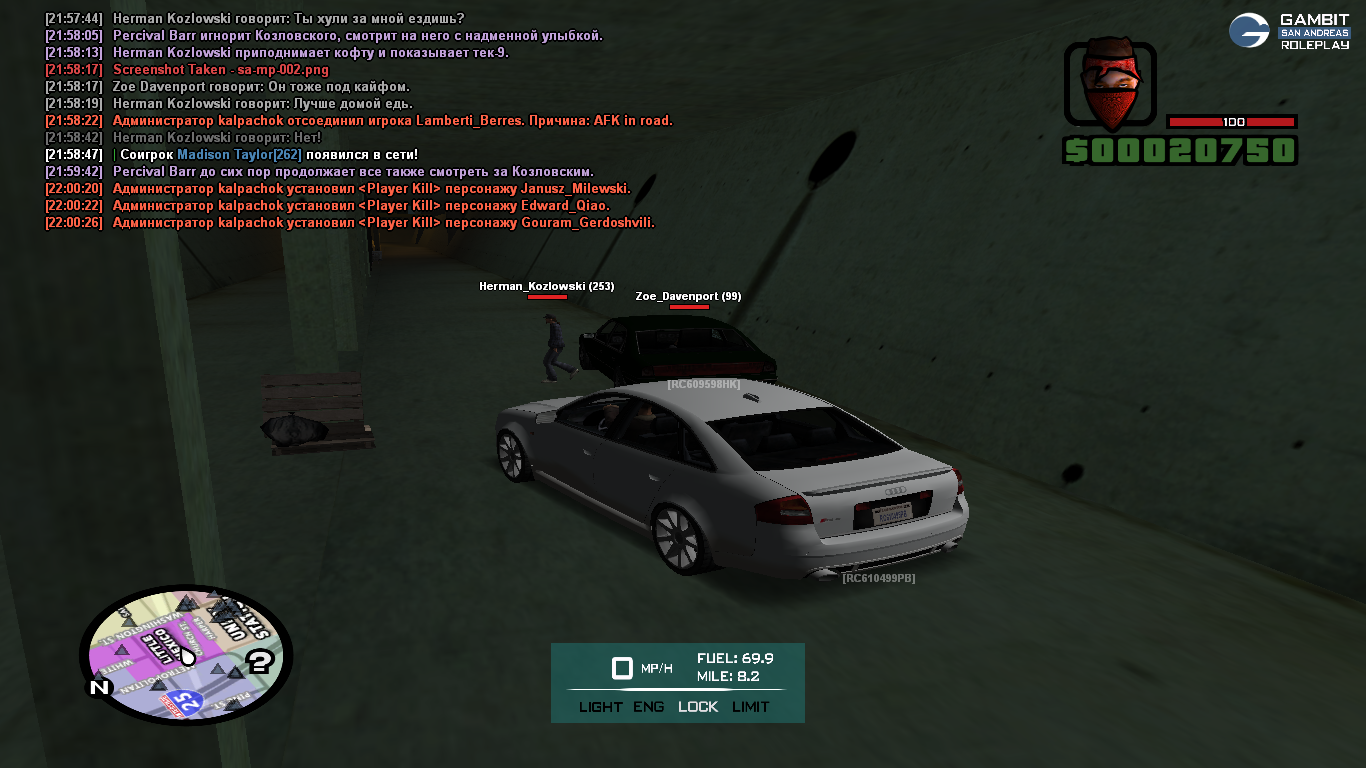Toggle the LIMIT speed limiter indicator

(751, 707)
